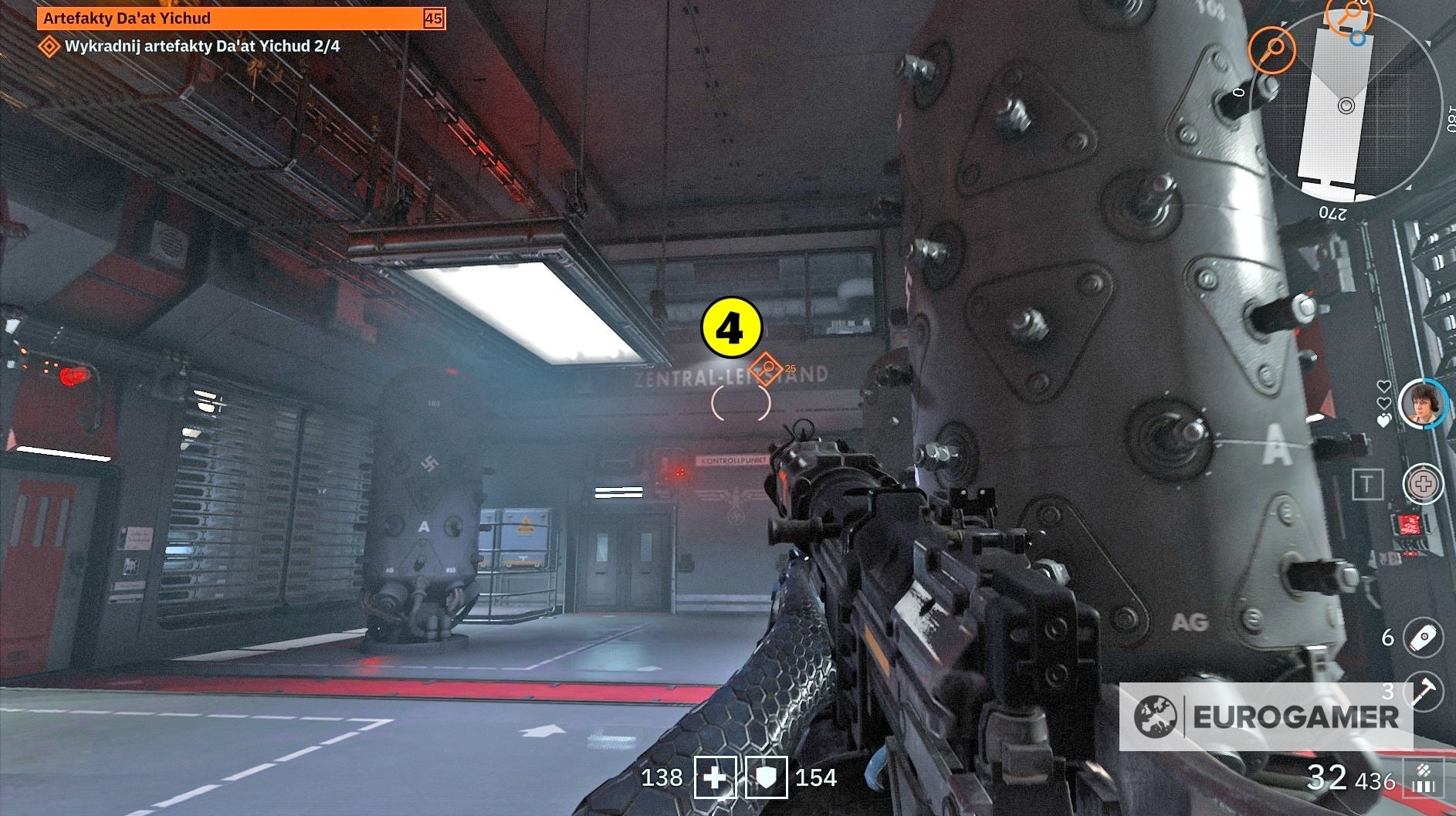
Task: Click the ammo type icon beside the 436 count
Action: point(1424,769)
